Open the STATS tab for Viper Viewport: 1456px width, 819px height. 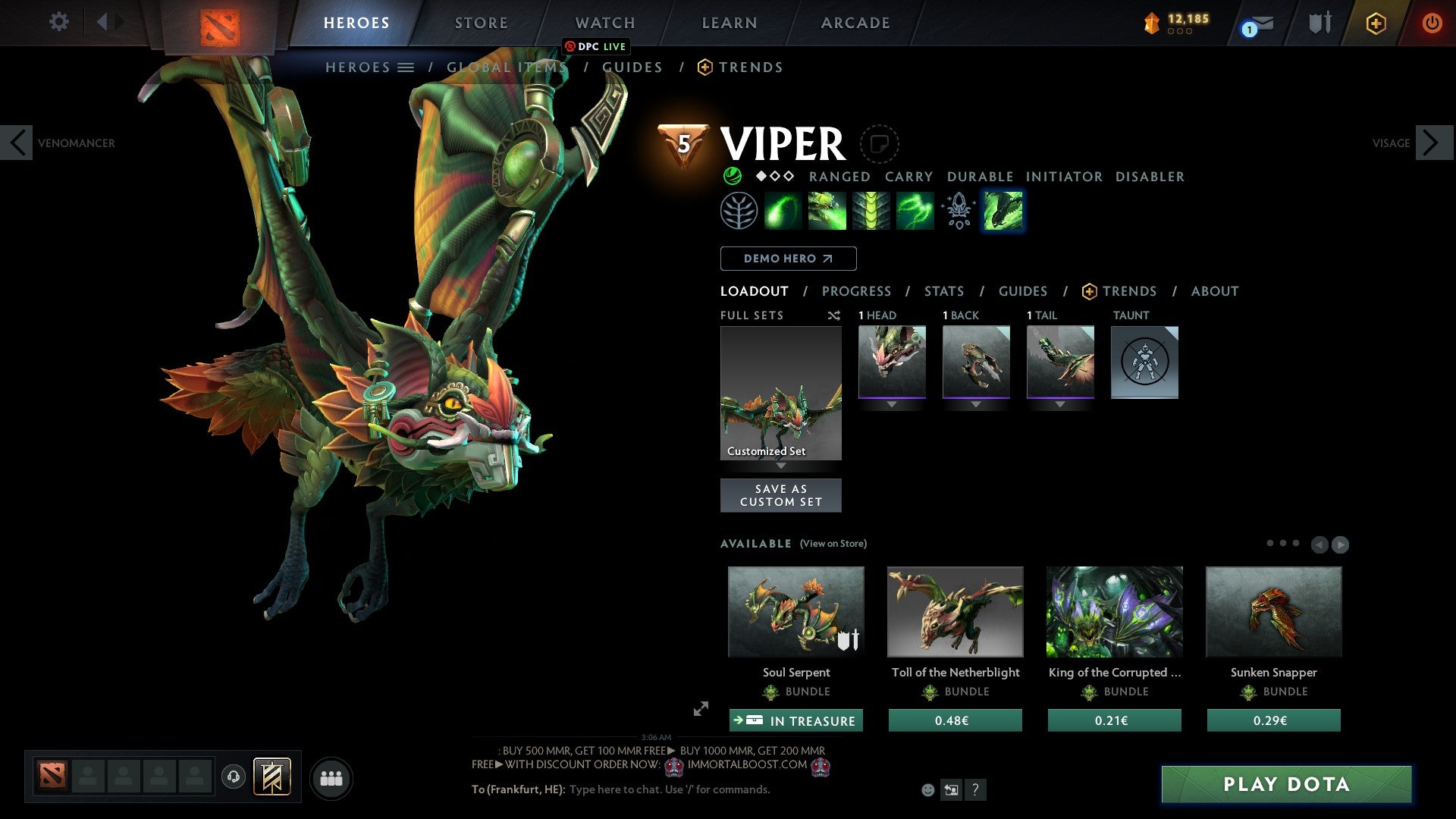coord(943,290)
